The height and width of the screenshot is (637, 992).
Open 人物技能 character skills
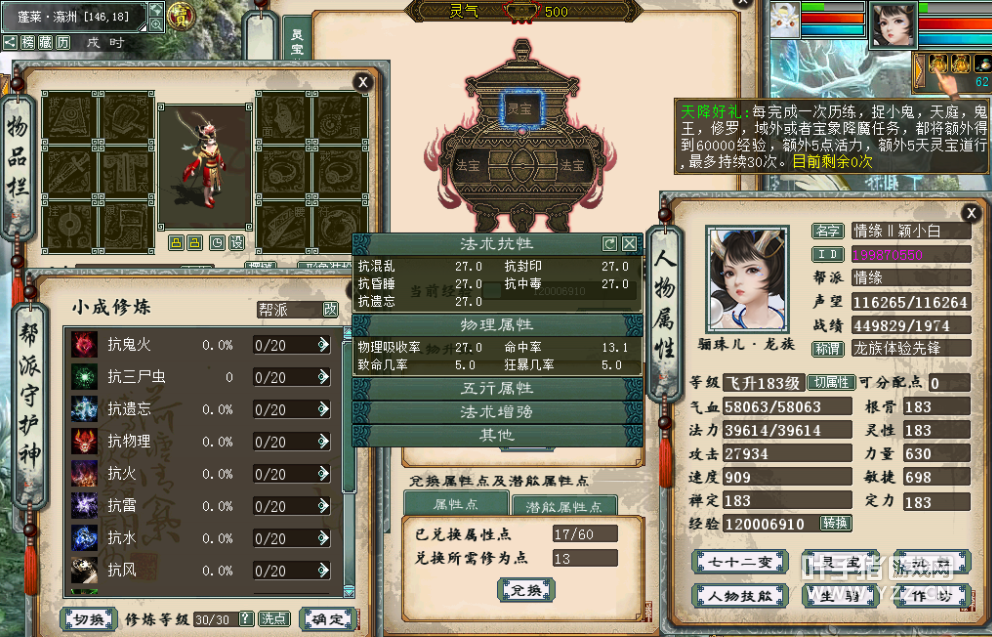(735, 596)
